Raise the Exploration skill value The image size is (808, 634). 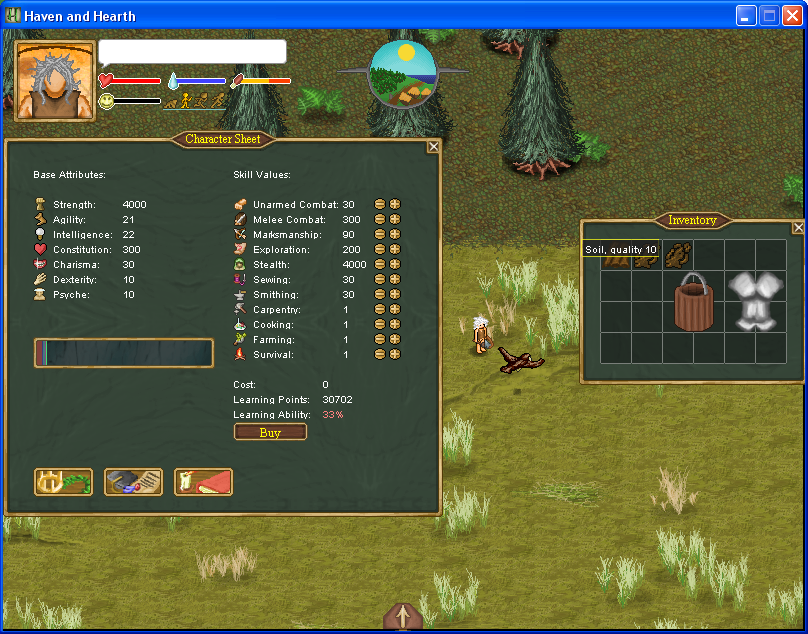tap(395, 249)
